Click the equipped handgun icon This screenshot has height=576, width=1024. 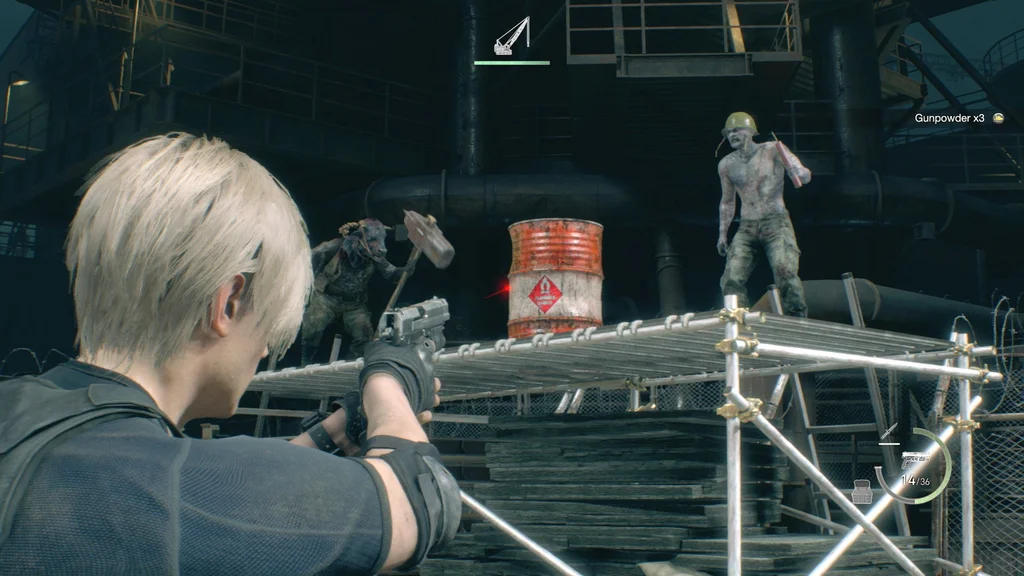[x=914, y=461]
